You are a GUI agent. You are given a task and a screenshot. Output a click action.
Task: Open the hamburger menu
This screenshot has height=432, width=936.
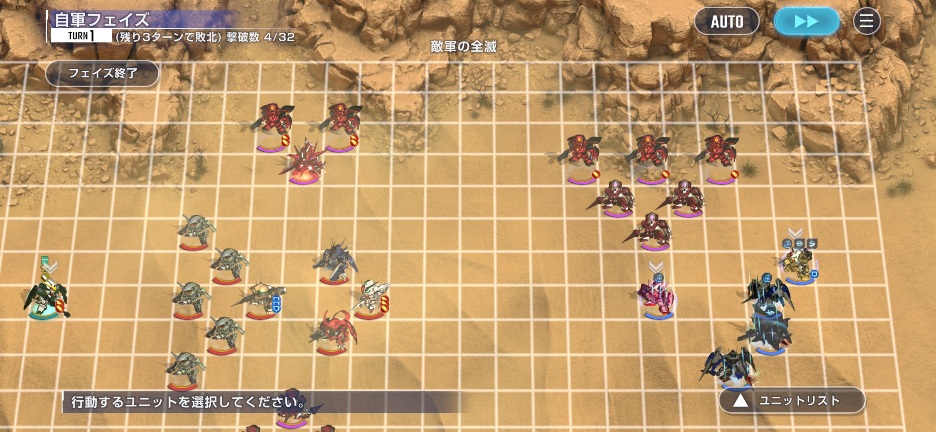tap(867, 21)
